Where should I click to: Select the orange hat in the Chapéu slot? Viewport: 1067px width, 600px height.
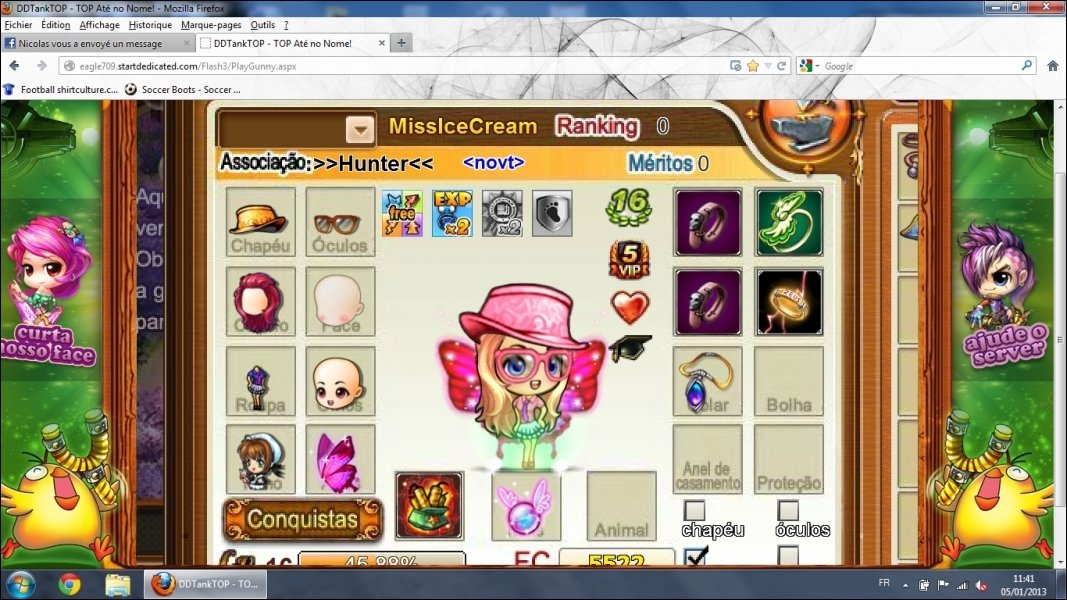click(260, 221)
